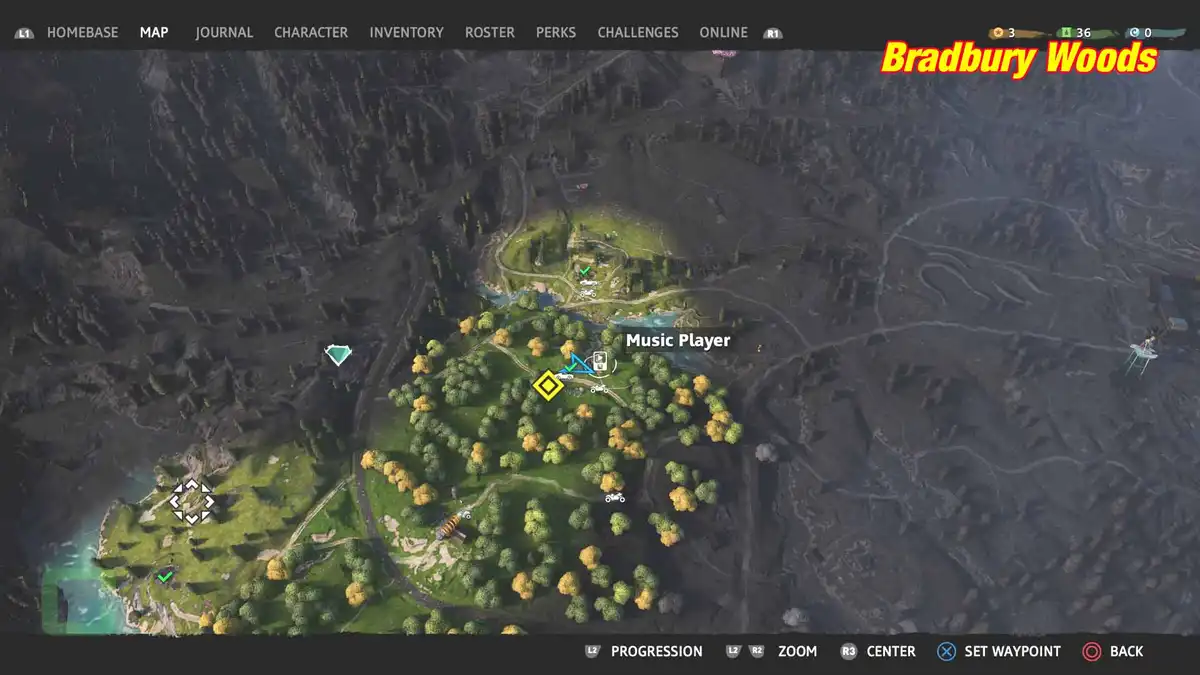The width and height of the screenshot is (1200, 675).
Task: Switch to the Journal tab
Action: point(224,32)
